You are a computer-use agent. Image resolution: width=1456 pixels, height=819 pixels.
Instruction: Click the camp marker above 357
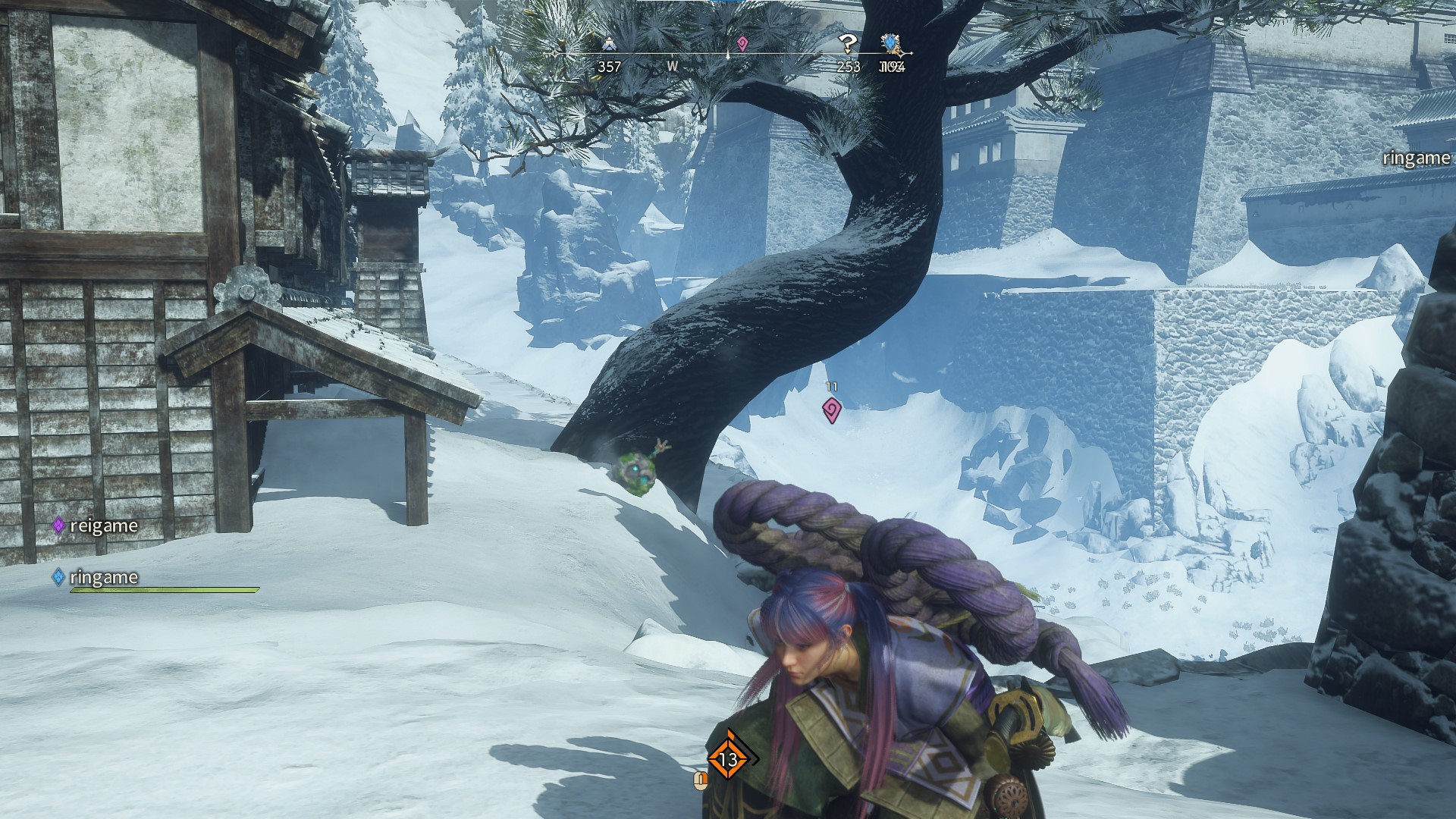coord(608,45)
